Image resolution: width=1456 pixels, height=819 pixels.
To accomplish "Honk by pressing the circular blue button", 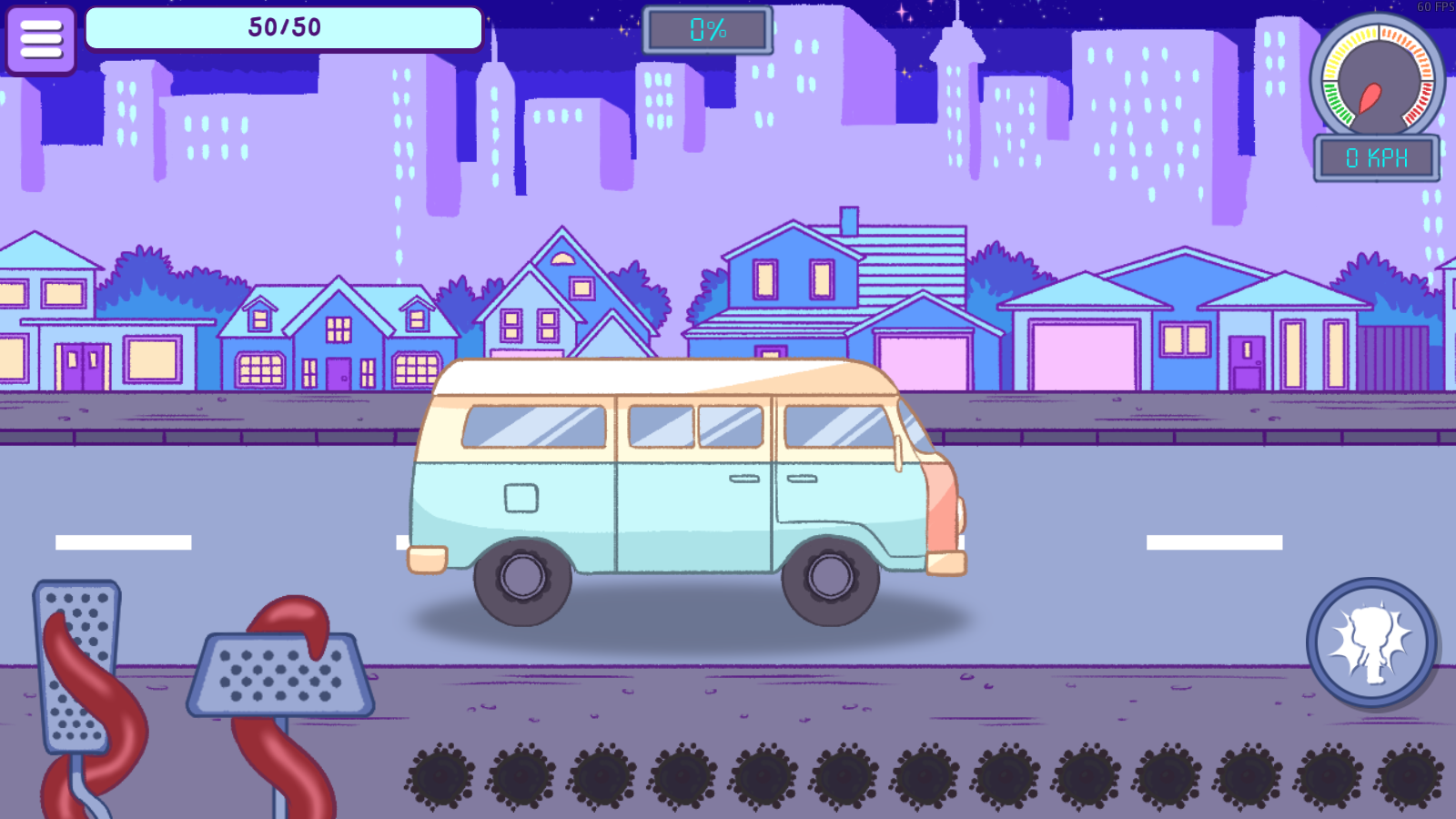I will click(1368, 642).
